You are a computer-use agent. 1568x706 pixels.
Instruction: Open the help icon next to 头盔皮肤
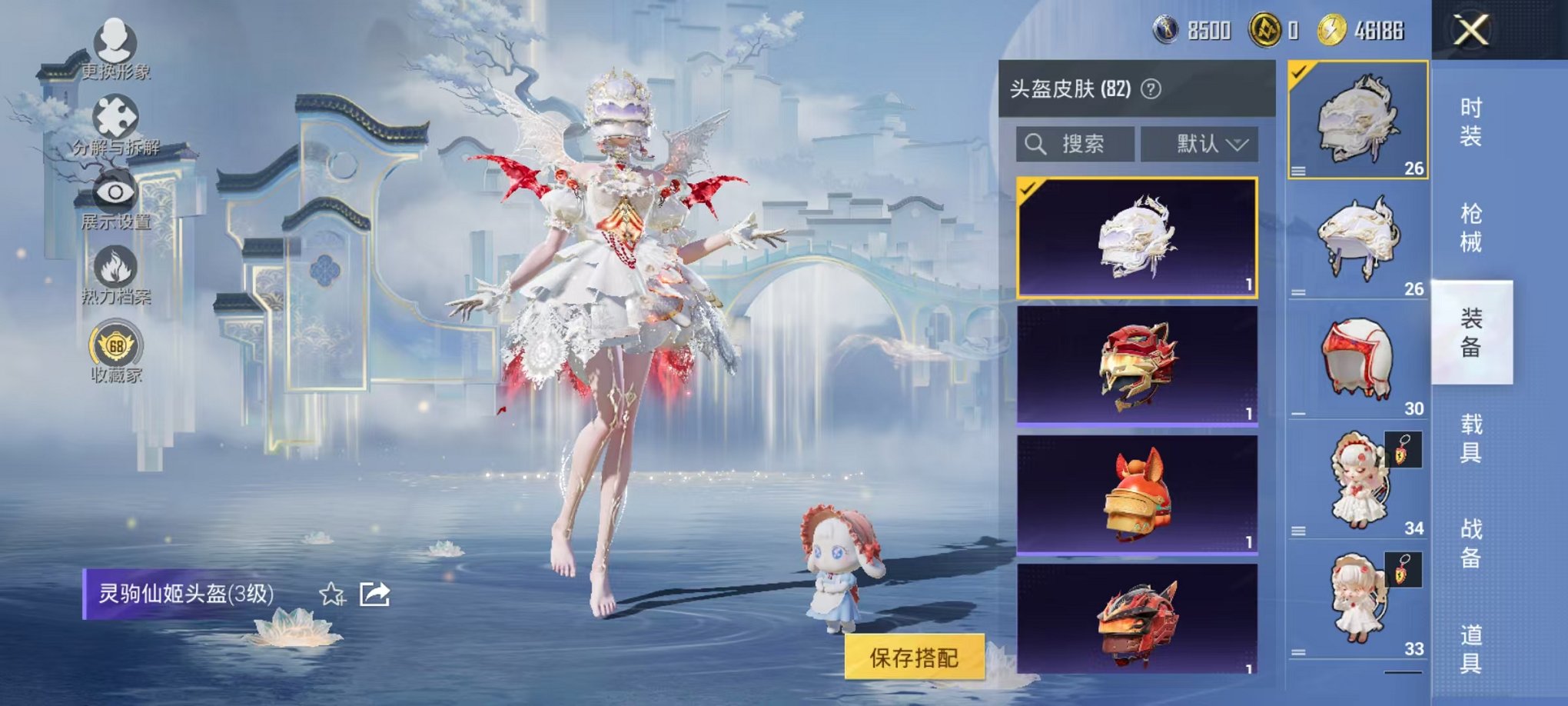[x=1149, y=89]
